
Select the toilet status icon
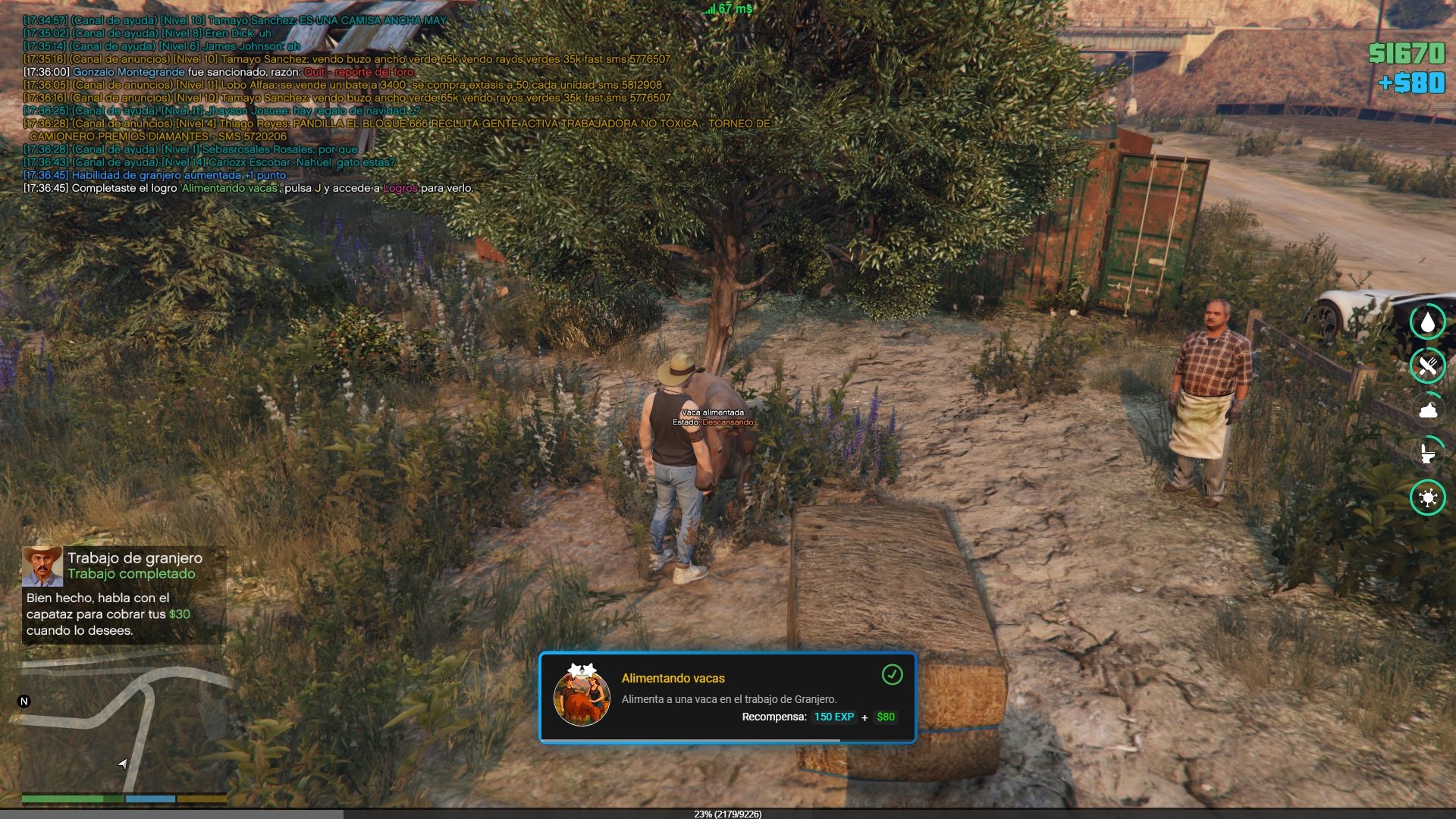pyautogui.click(x=1428, y=453)
